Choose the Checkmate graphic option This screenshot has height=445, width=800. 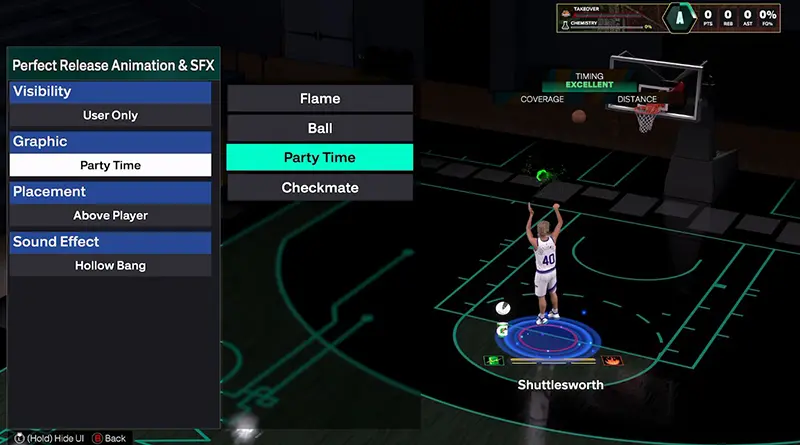[319, 188]
